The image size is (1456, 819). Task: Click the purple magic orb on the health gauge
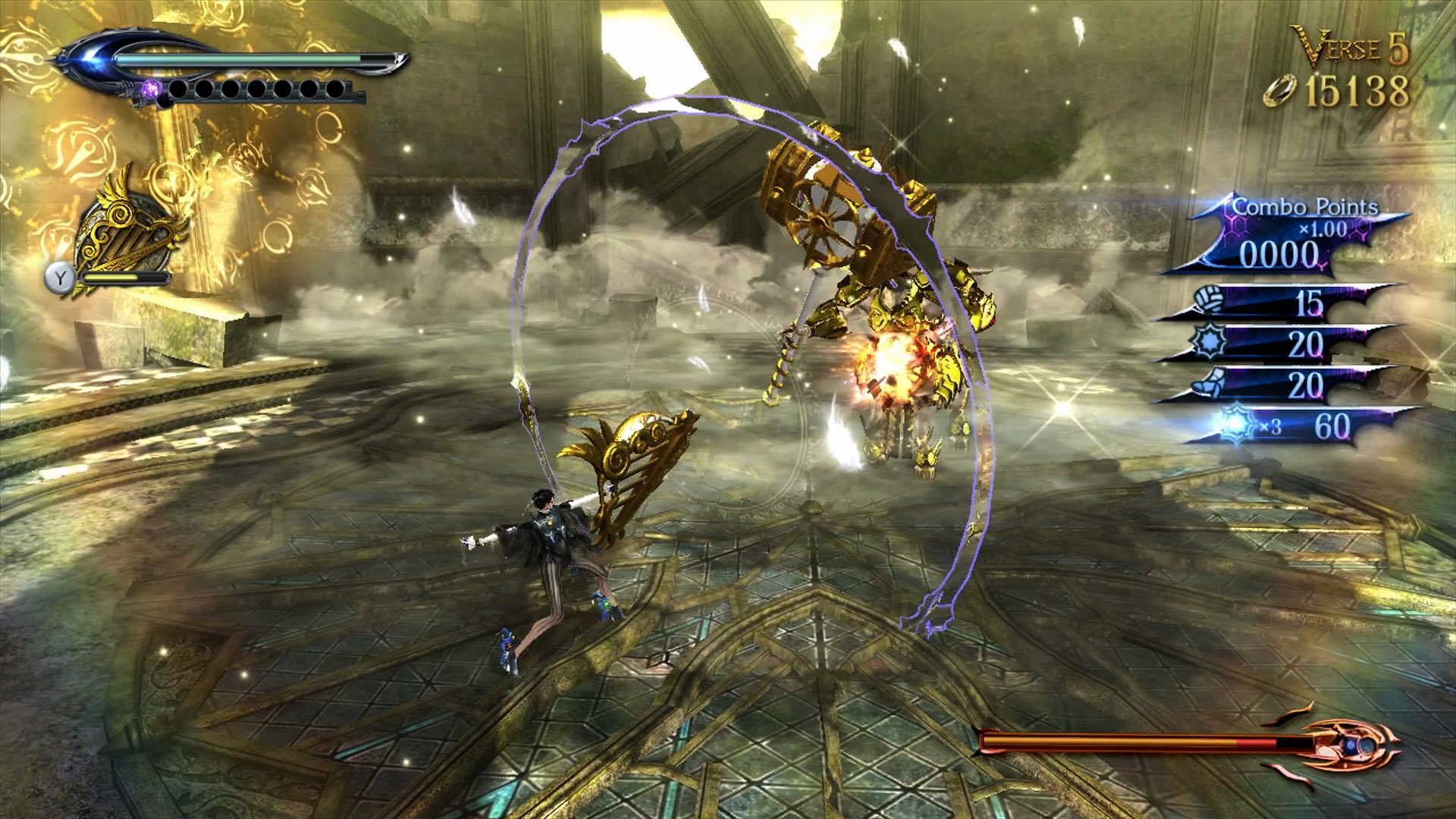[x=152, y=90]
